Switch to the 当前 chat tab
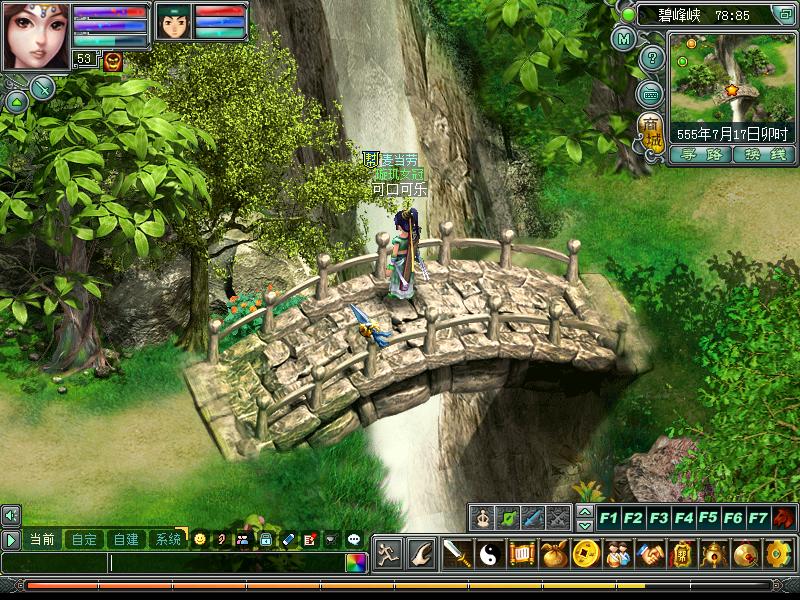Image resolution: width=800 pixels, height=600 pixels. point(42,539)
